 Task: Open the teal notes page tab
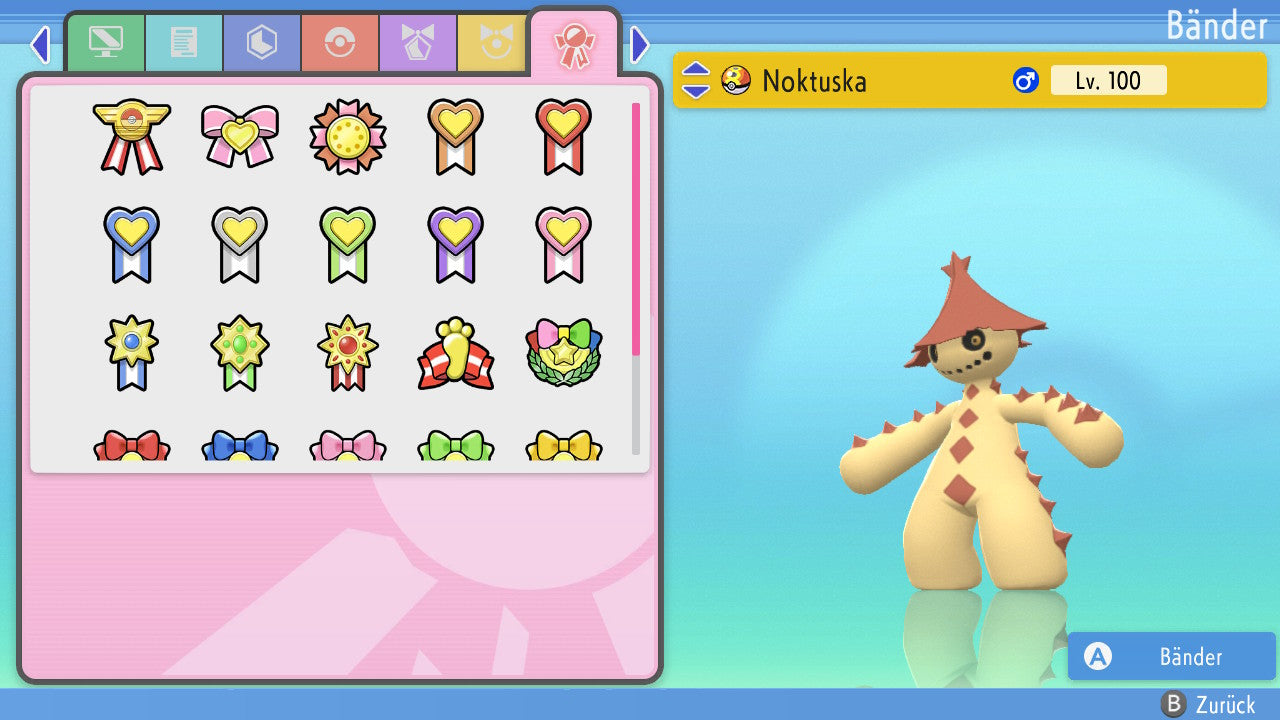coord(184,43)
